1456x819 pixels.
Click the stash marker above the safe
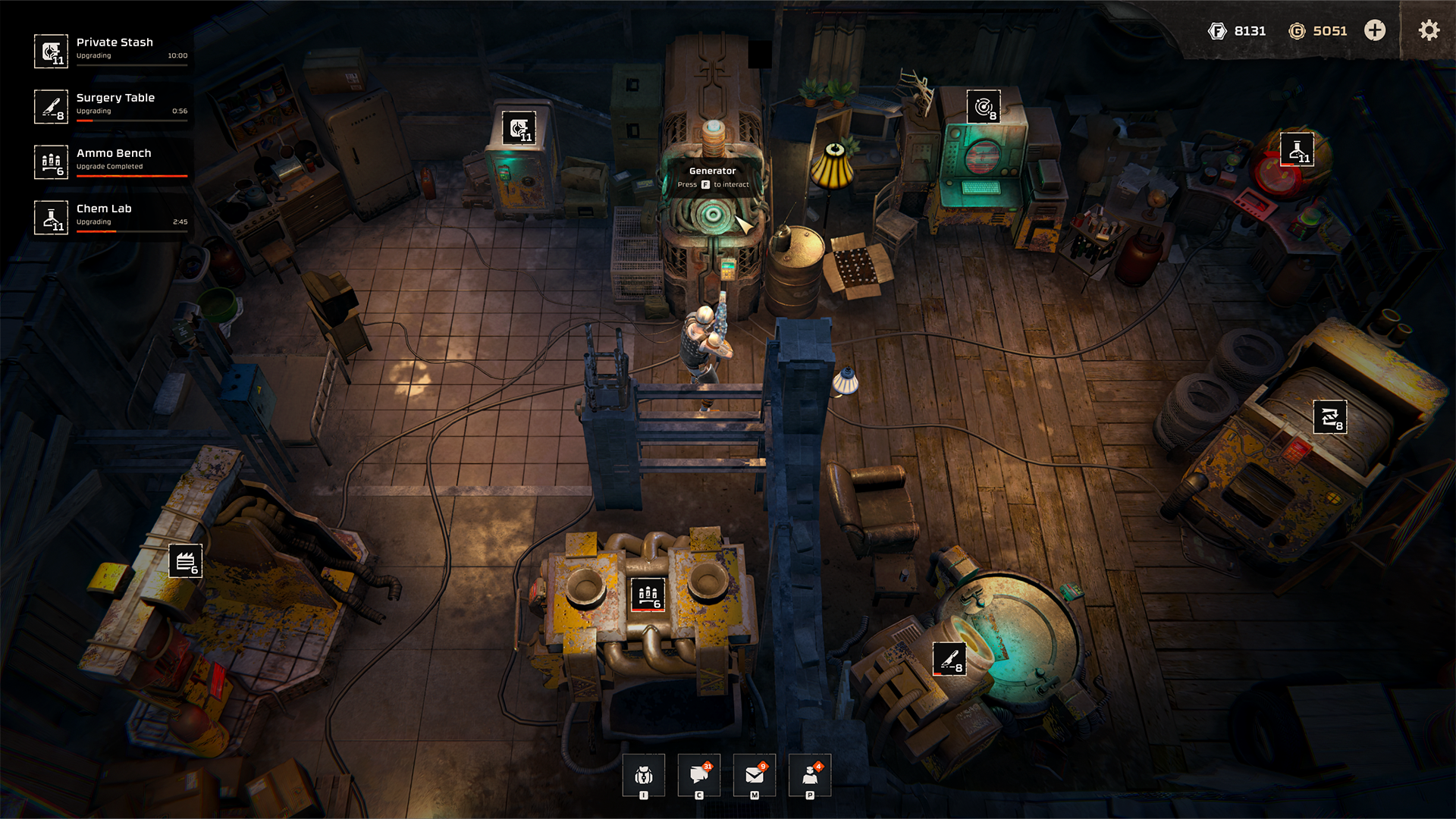pos(519,128)
